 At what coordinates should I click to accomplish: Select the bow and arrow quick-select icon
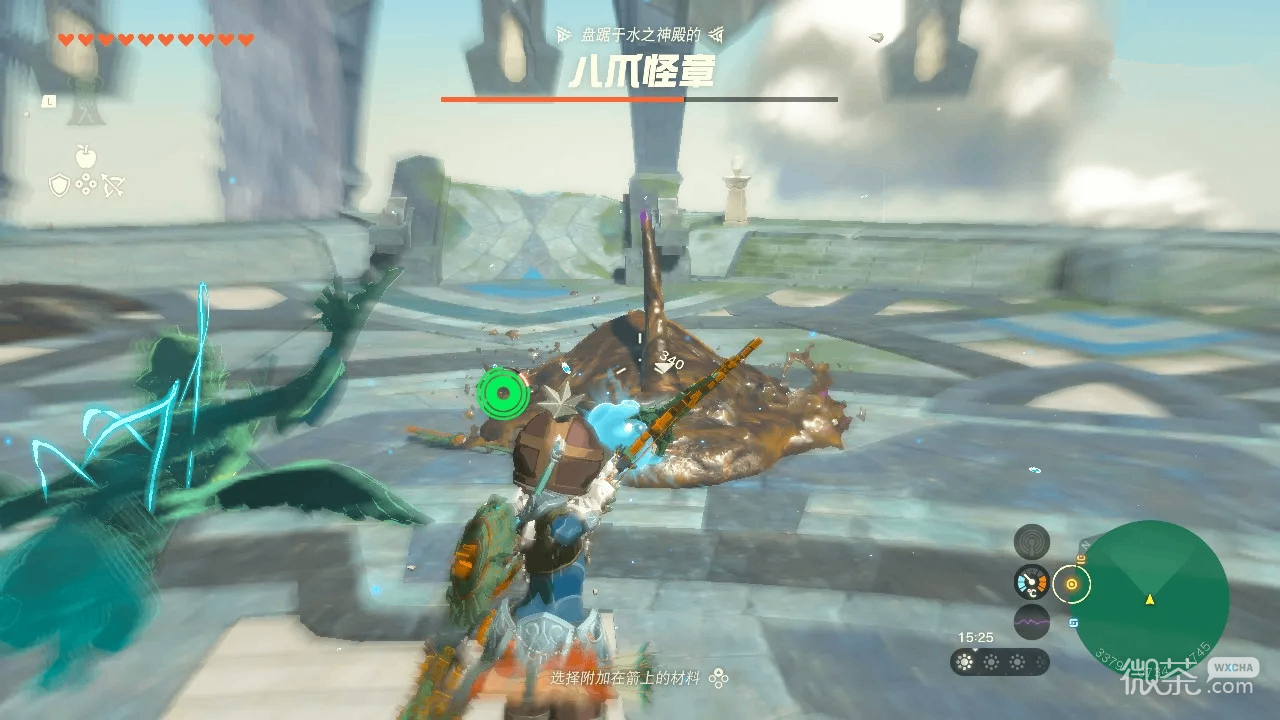[112, 185]
